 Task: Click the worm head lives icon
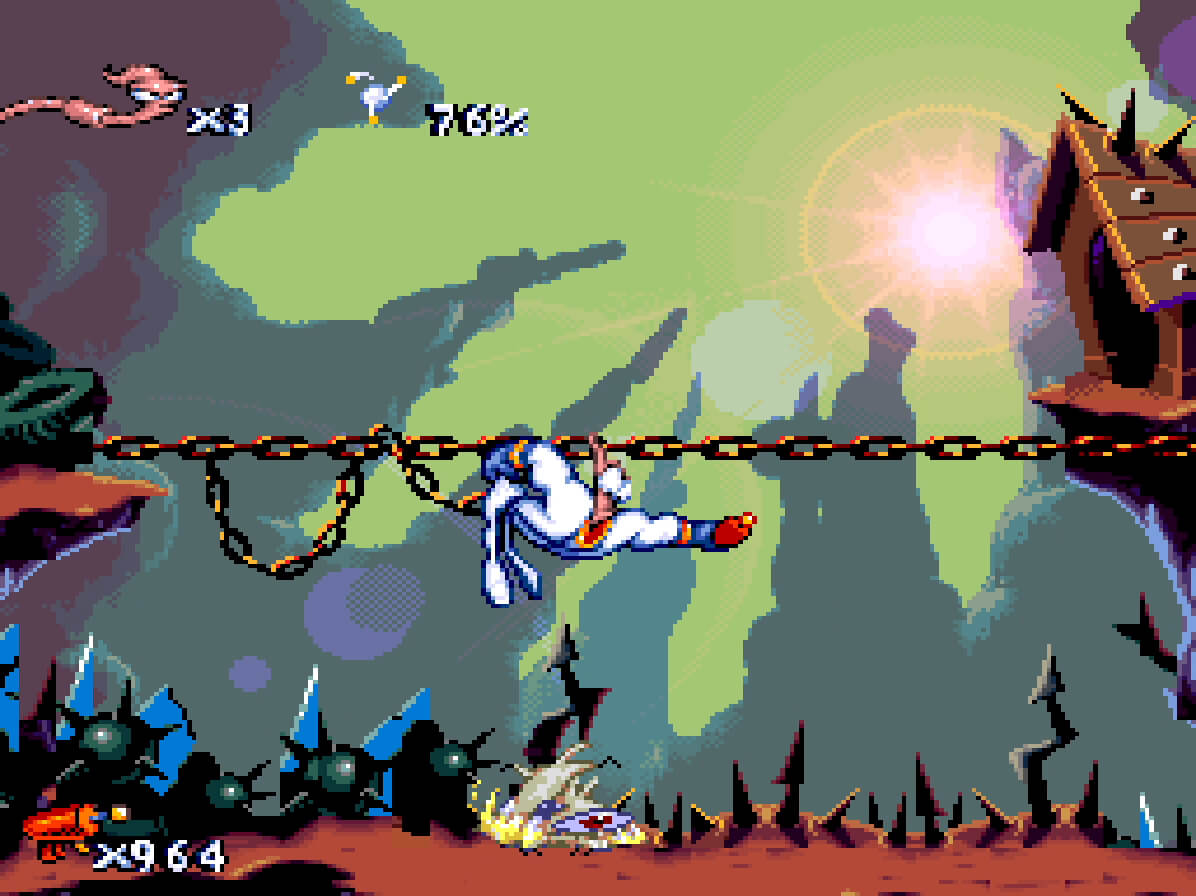coord(150,92)
